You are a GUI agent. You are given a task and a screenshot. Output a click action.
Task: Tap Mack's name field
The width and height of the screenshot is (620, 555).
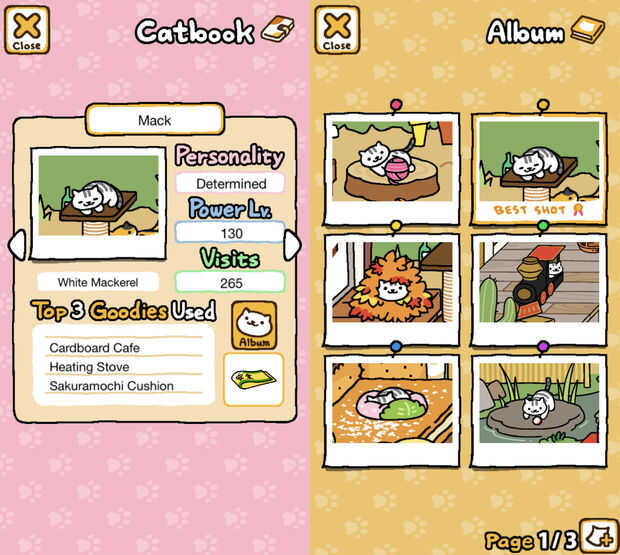(154, 120)
